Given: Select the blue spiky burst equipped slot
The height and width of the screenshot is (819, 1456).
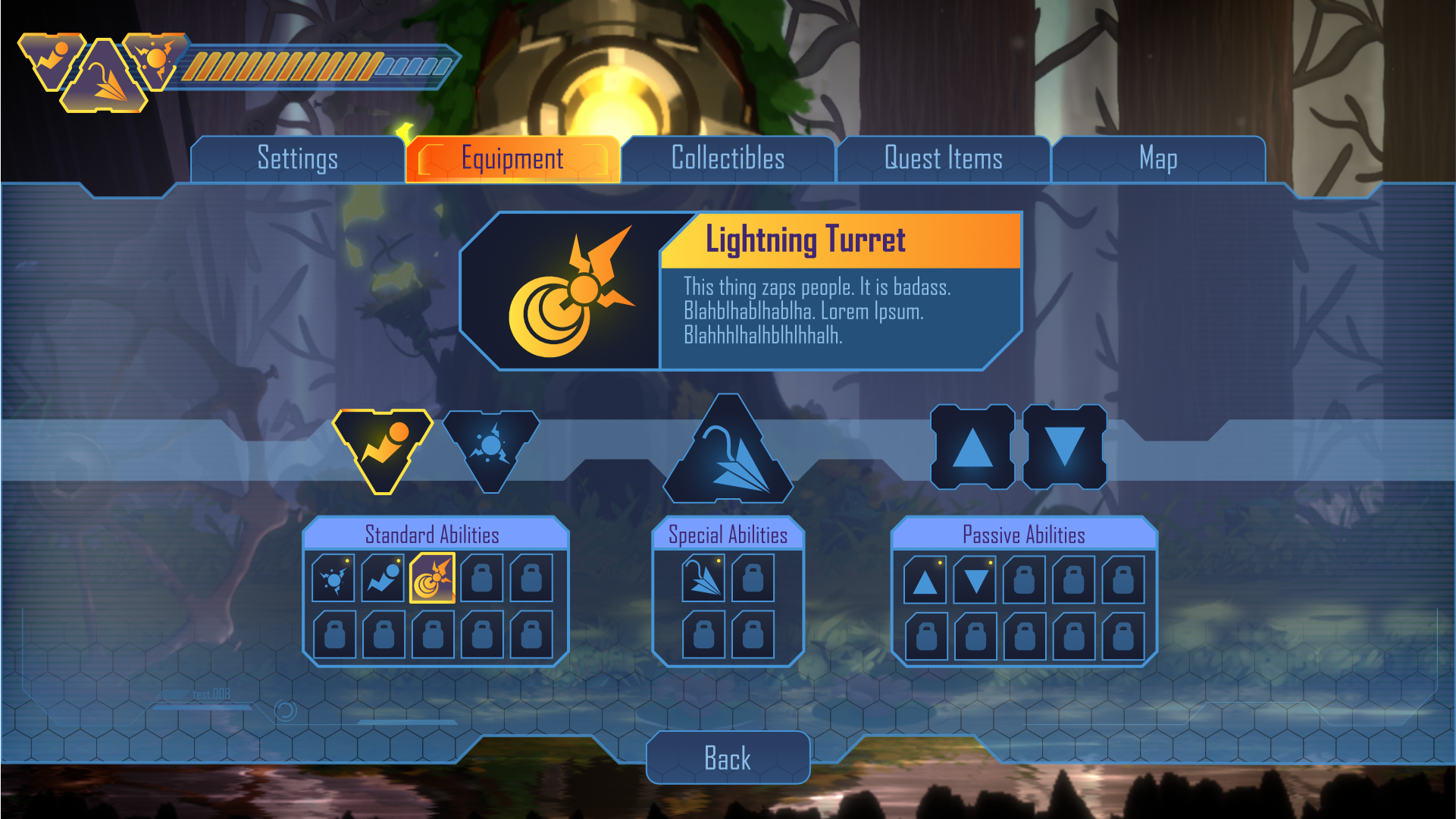Looking at the screenshot, I should tap(491, 447).
